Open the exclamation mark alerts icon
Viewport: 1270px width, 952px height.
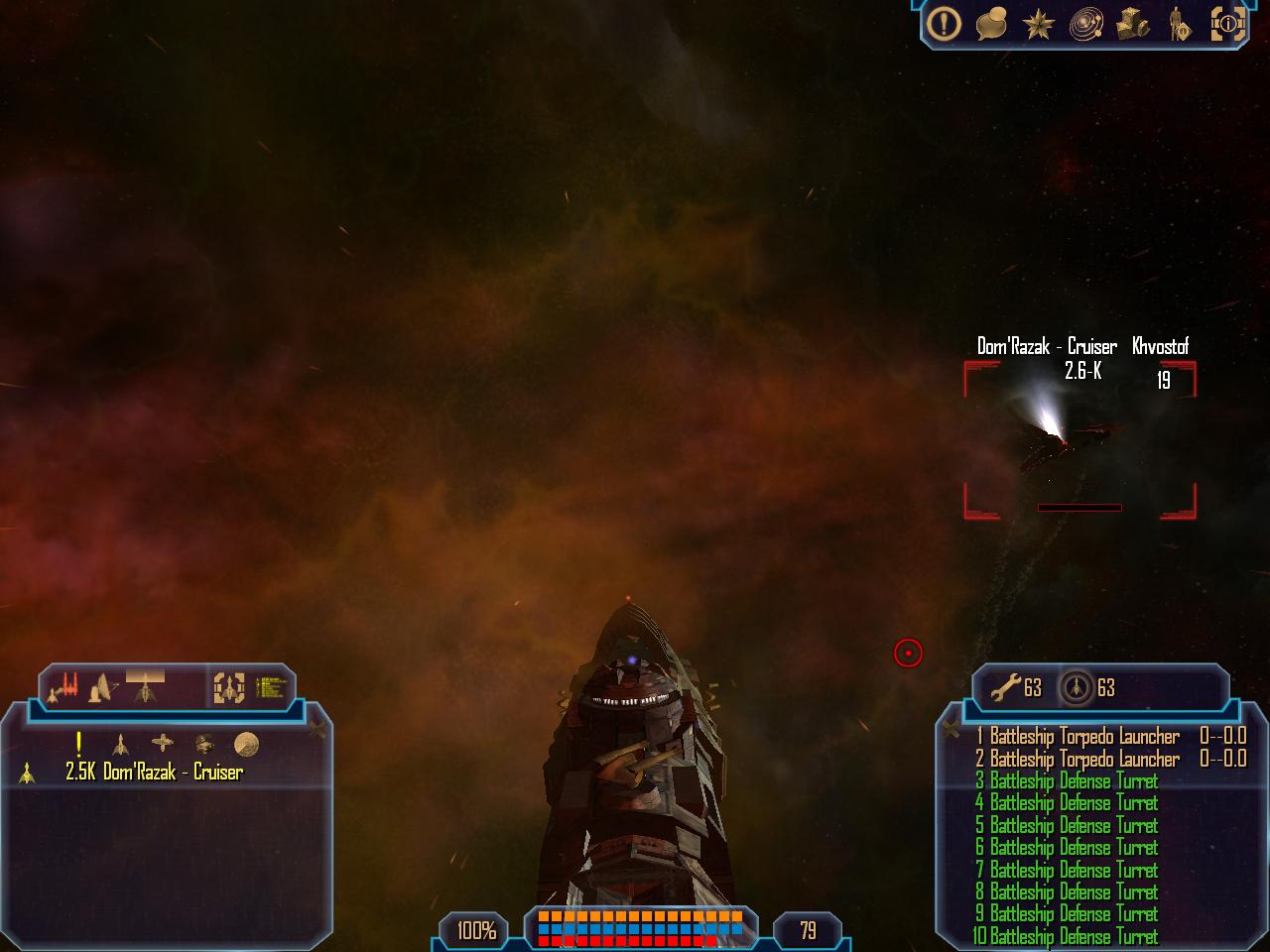(x=945, y=23)
